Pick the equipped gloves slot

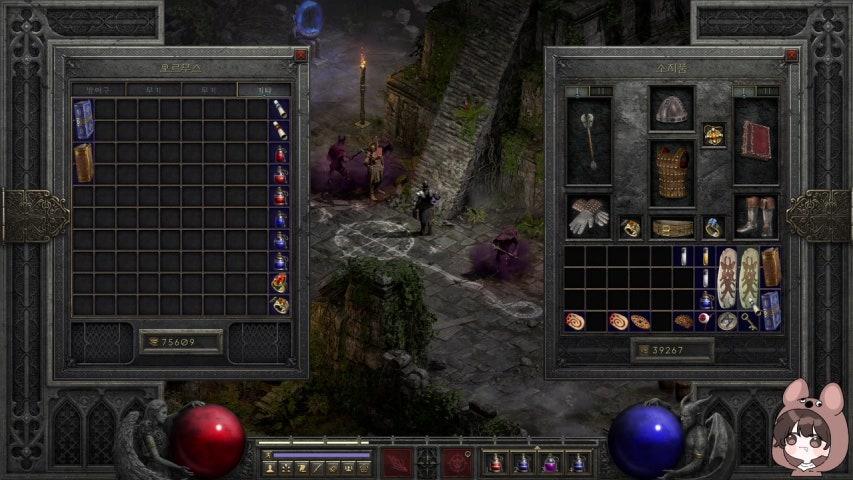[x=588, y=216]
